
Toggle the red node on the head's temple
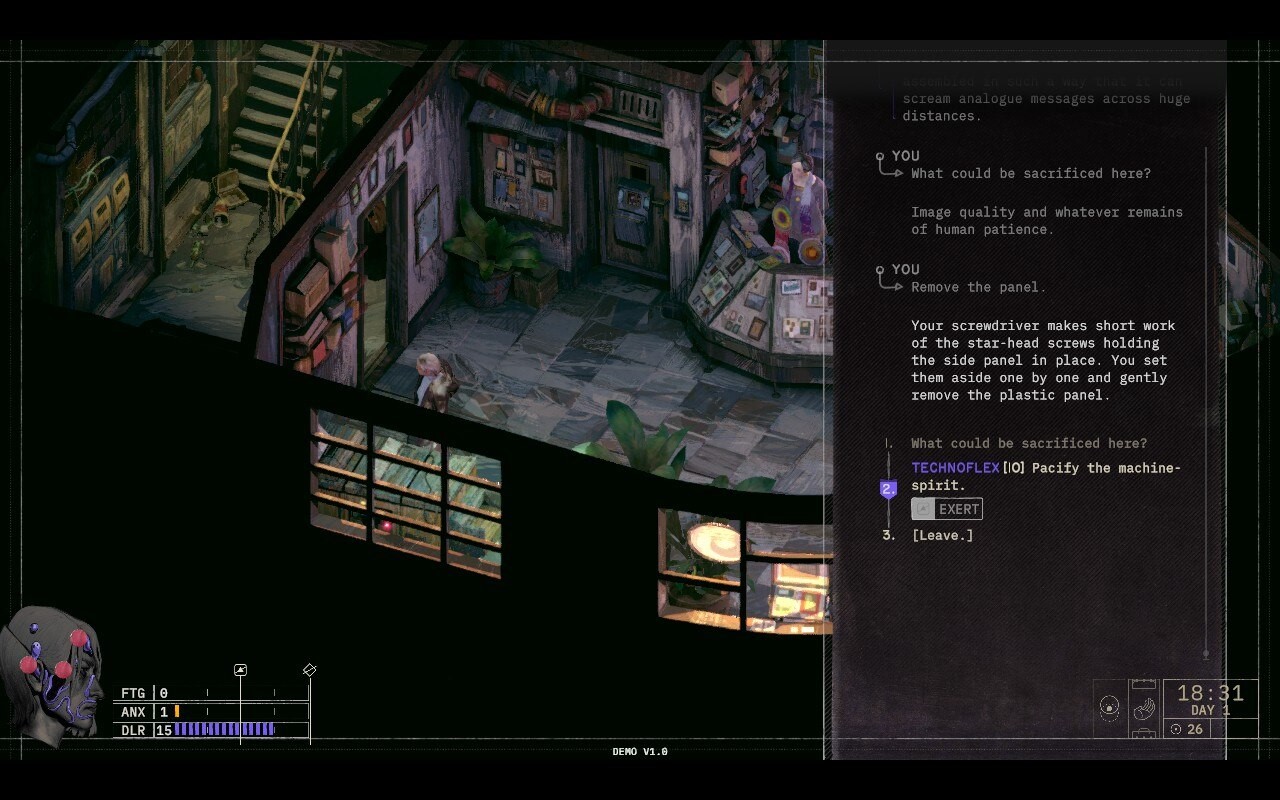click(62, 671)
